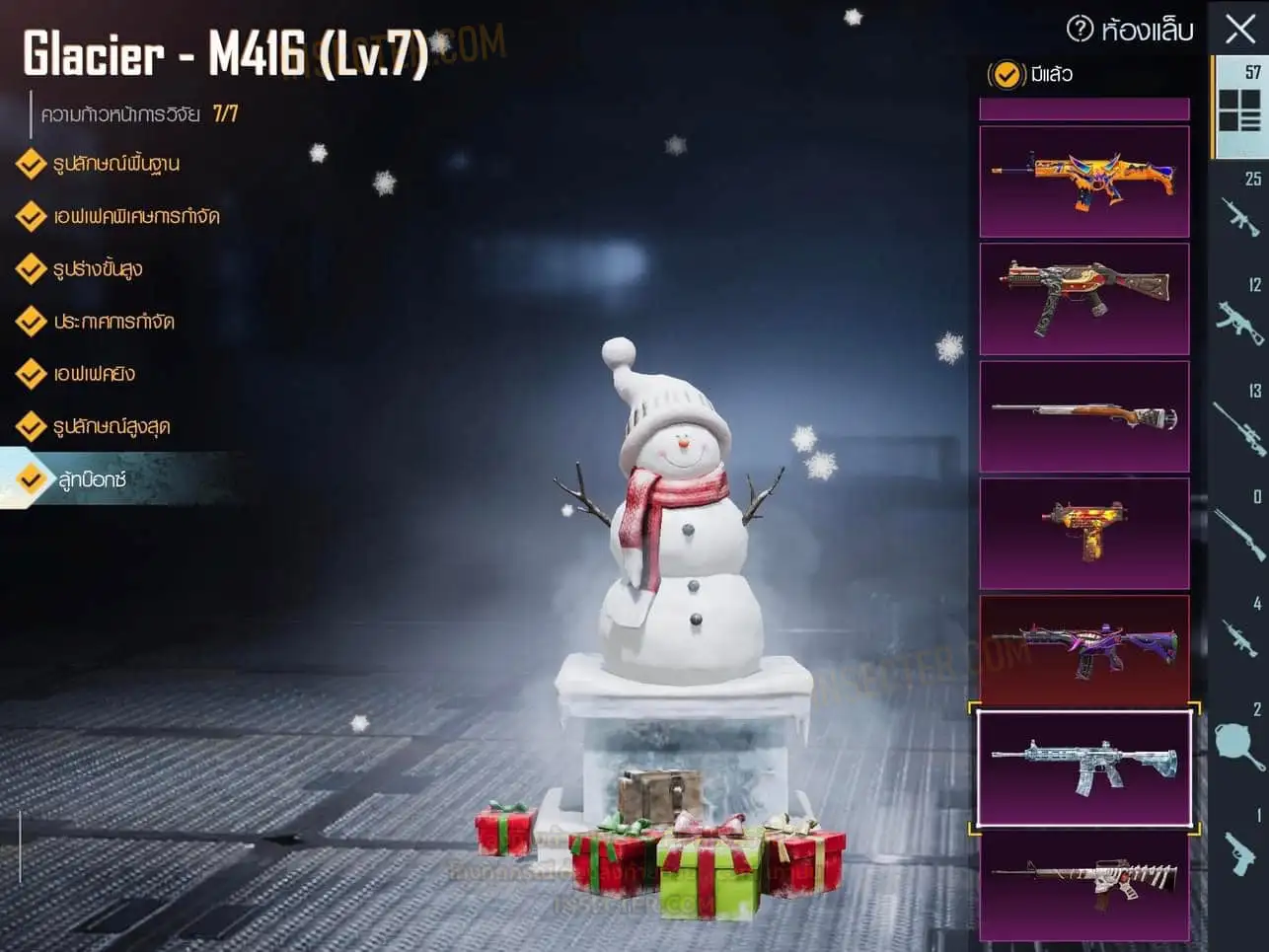The image size is (1269, 952).
Task: Select the ลู้ทบ็อกซ์ loot box entry
Action: tap(91, 479)
